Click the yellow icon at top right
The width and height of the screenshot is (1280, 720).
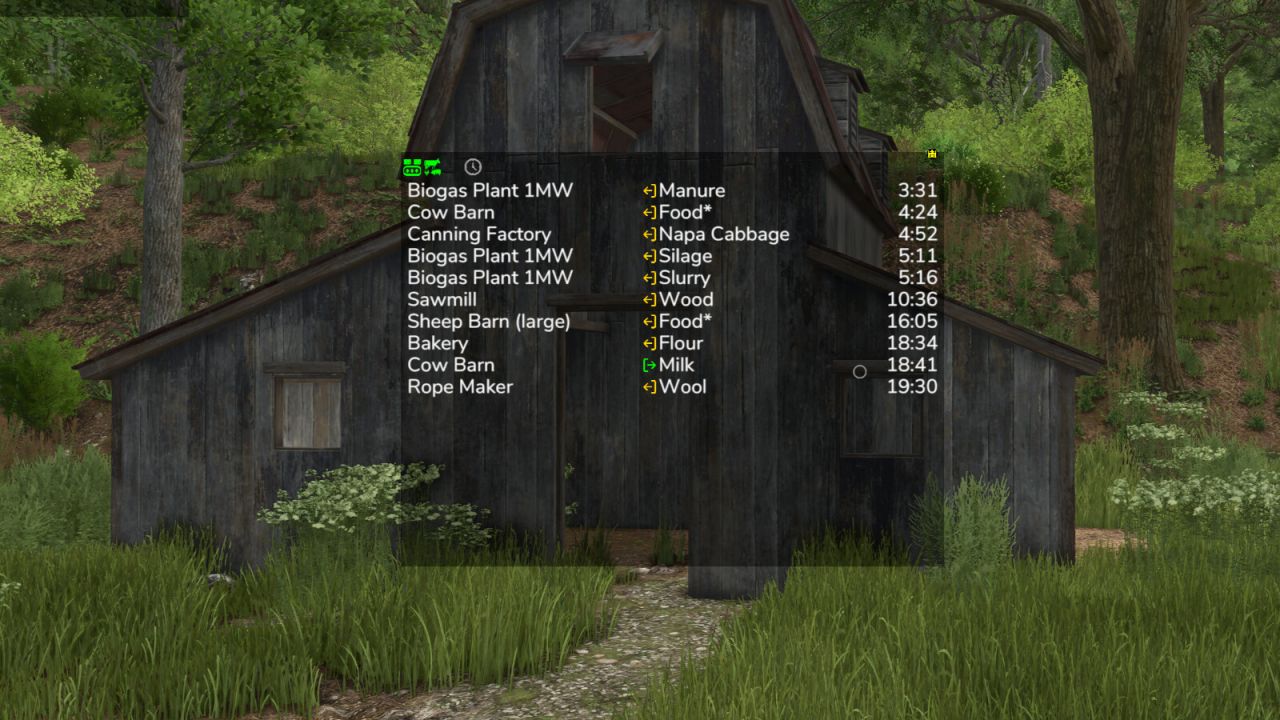click(x=930, y=155)
